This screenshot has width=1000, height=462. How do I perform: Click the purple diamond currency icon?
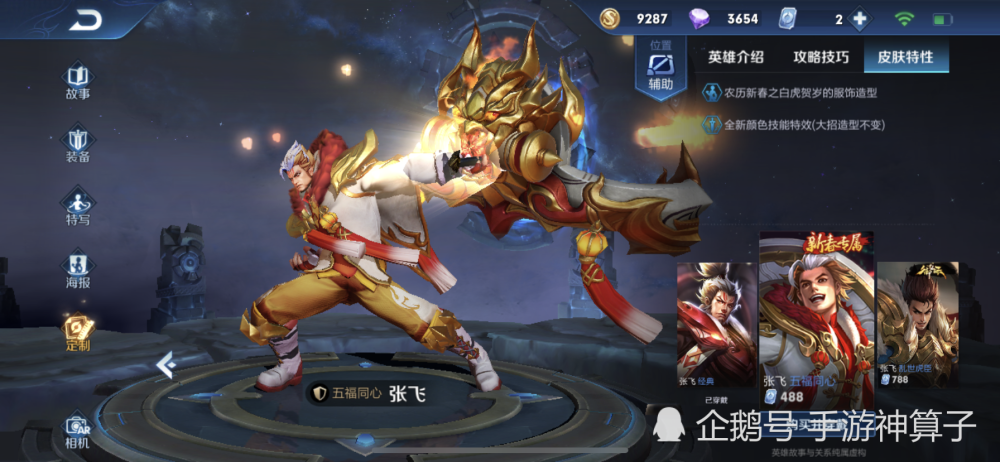pyautogui.click(x=698, y=19)
